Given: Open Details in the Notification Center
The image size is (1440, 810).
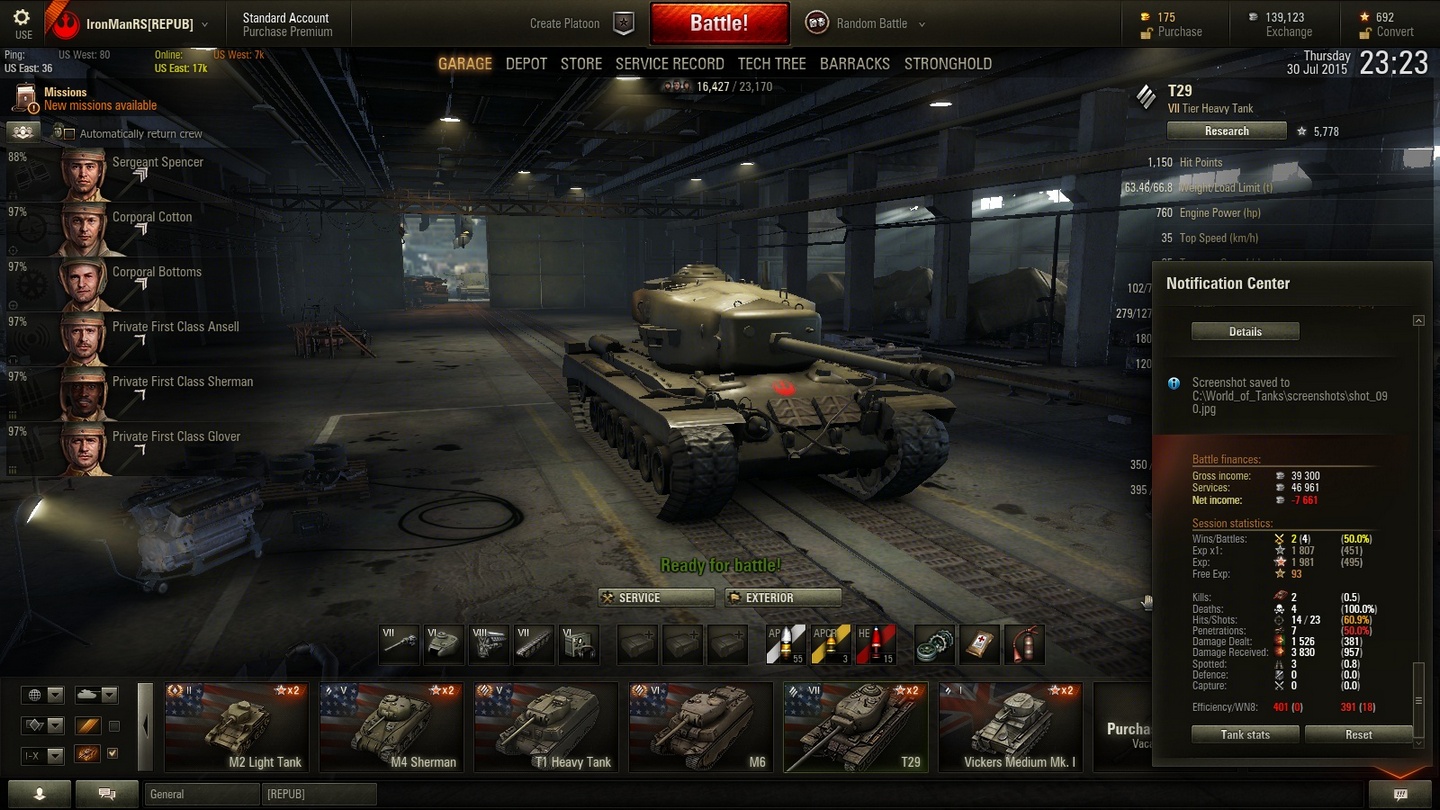Looking at the screenshot, I should click(x=1245, y=332).
